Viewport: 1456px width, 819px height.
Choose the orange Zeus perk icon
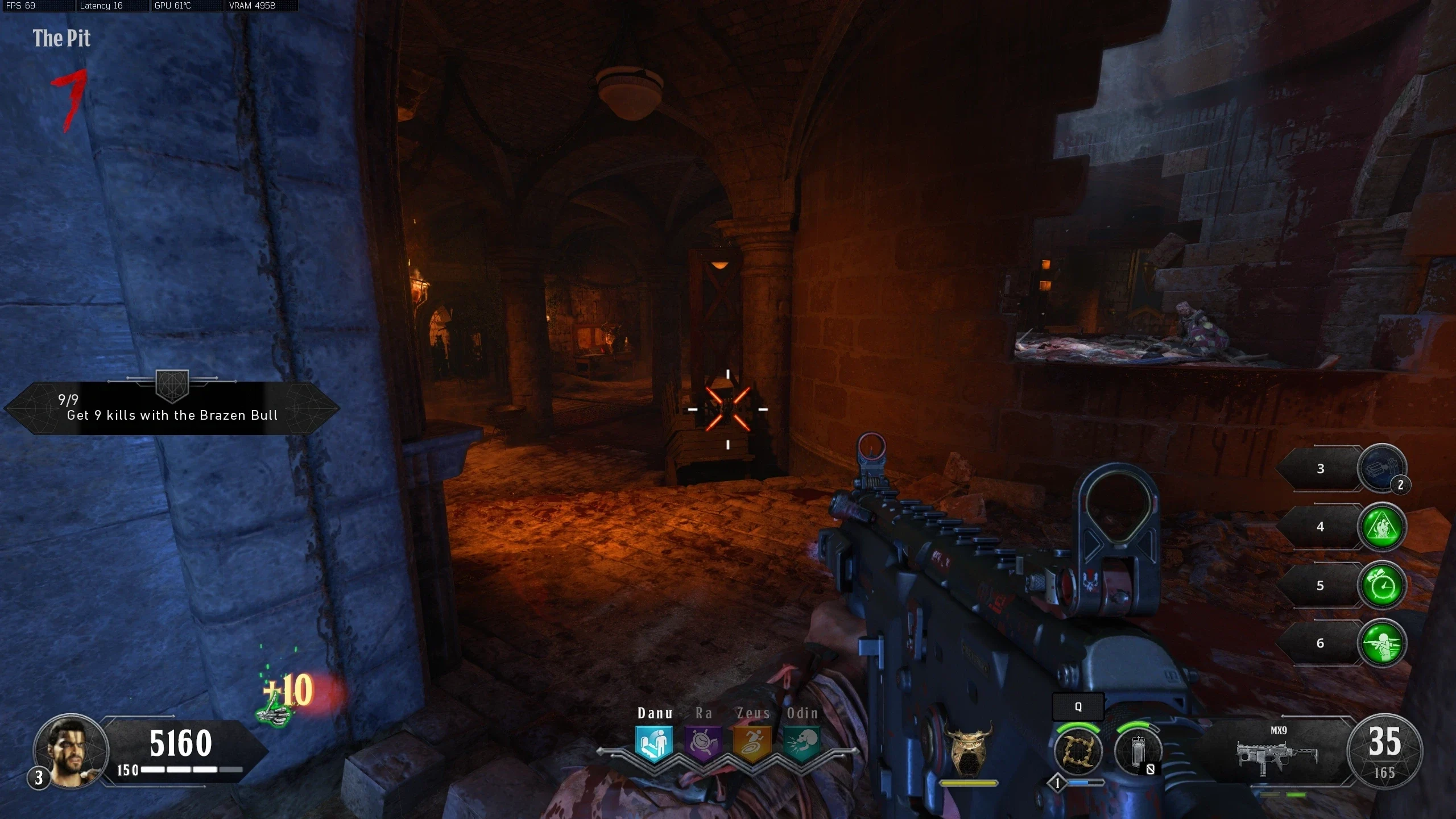(x=752, y=743)
